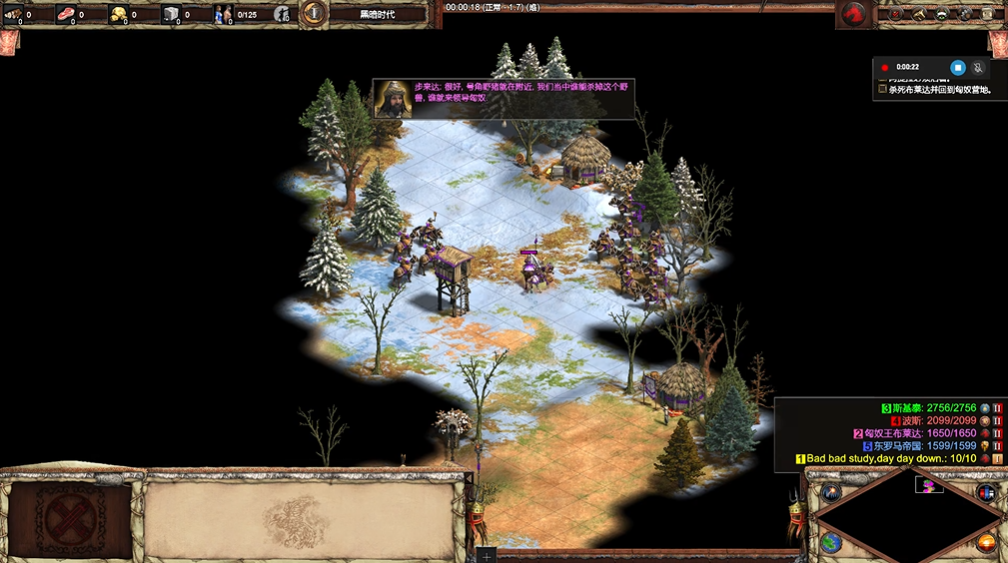Click the minimap signal flare button
Viewport: 1008px width, 563px height.
831,492
